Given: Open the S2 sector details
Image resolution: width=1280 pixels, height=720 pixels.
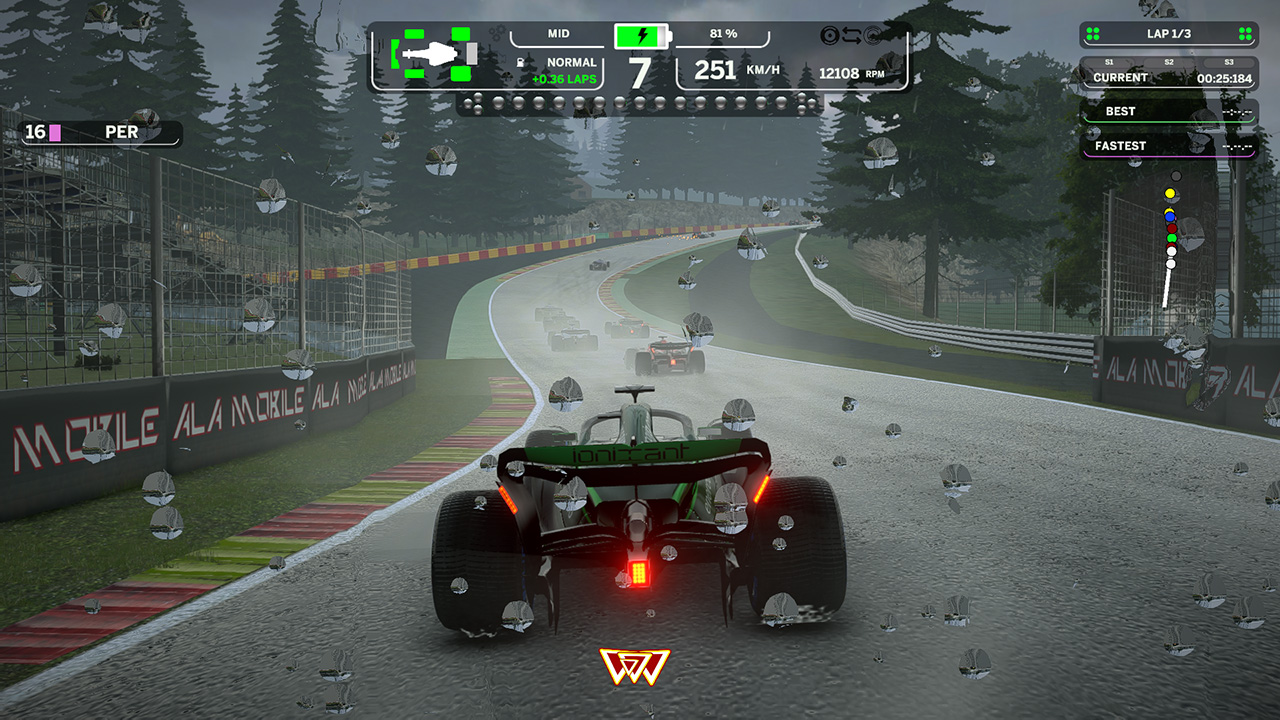Looking at the screenshot, I should pyautogui.click(x=1170, y=62).
